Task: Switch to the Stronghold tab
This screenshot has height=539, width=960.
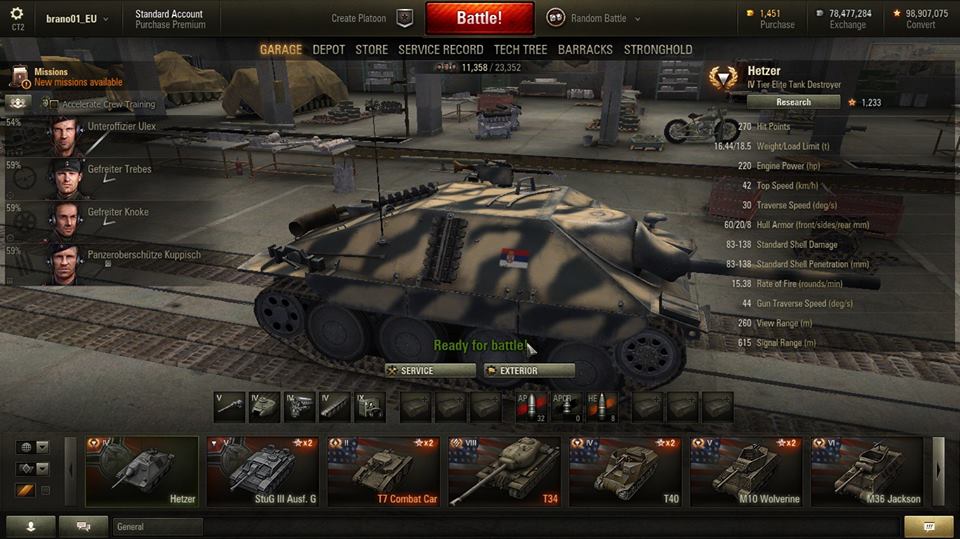Action: (x=658, y=49)
